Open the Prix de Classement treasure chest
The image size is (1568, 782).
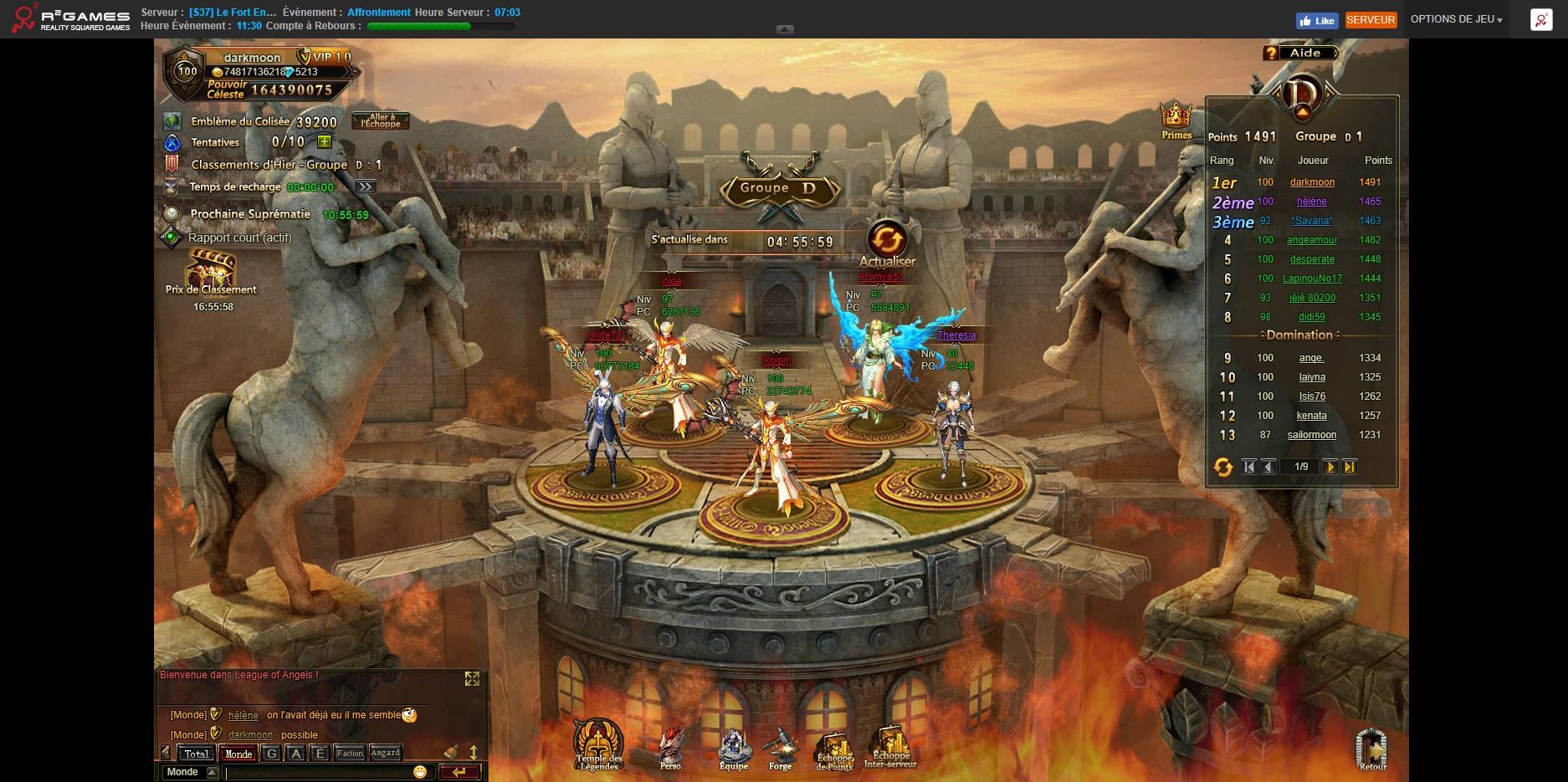tap(210, 269)
